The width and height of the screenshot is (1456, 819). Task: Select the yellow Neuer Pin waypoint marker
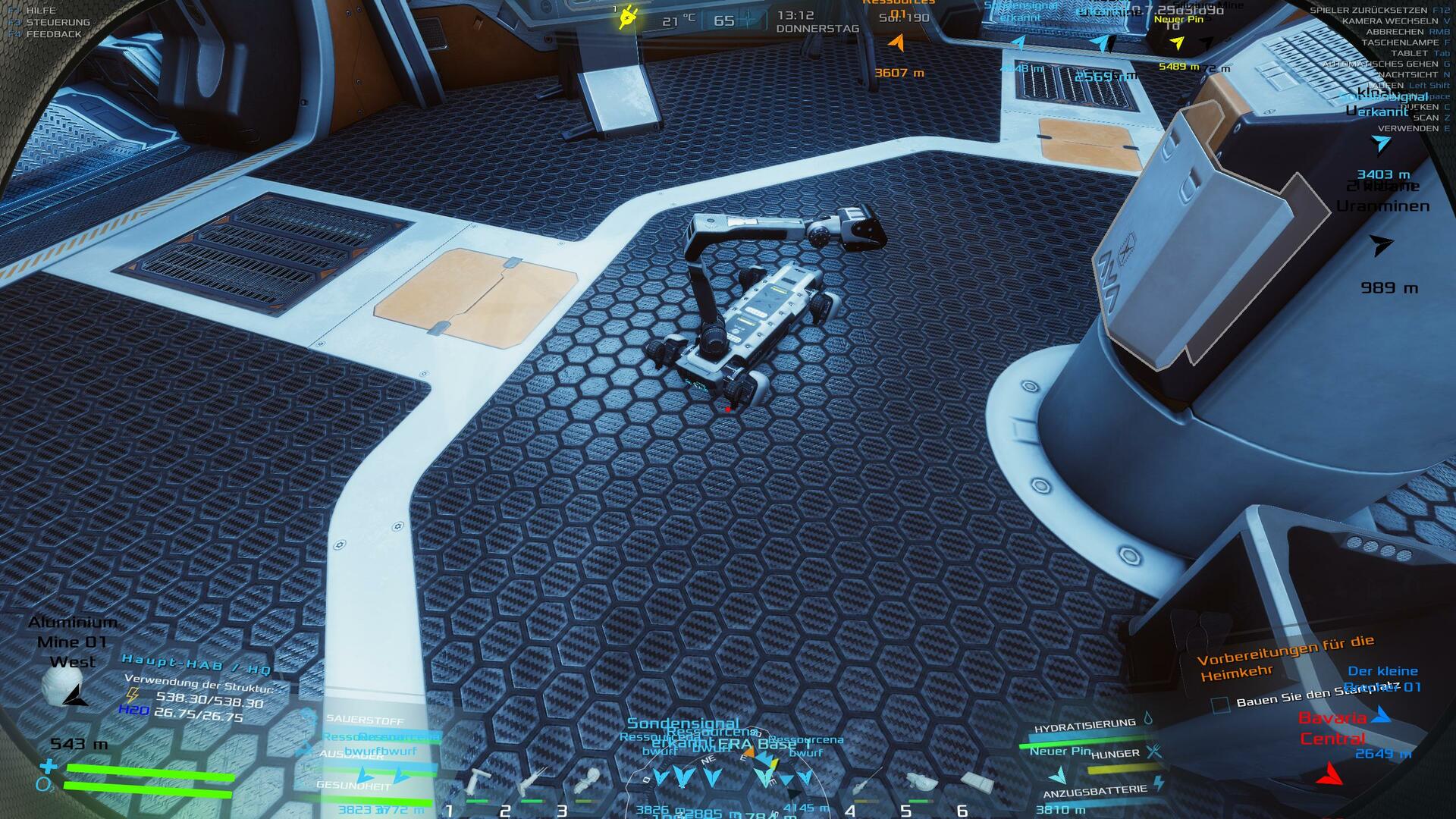pyautogui.click(x=1177, y=43)
